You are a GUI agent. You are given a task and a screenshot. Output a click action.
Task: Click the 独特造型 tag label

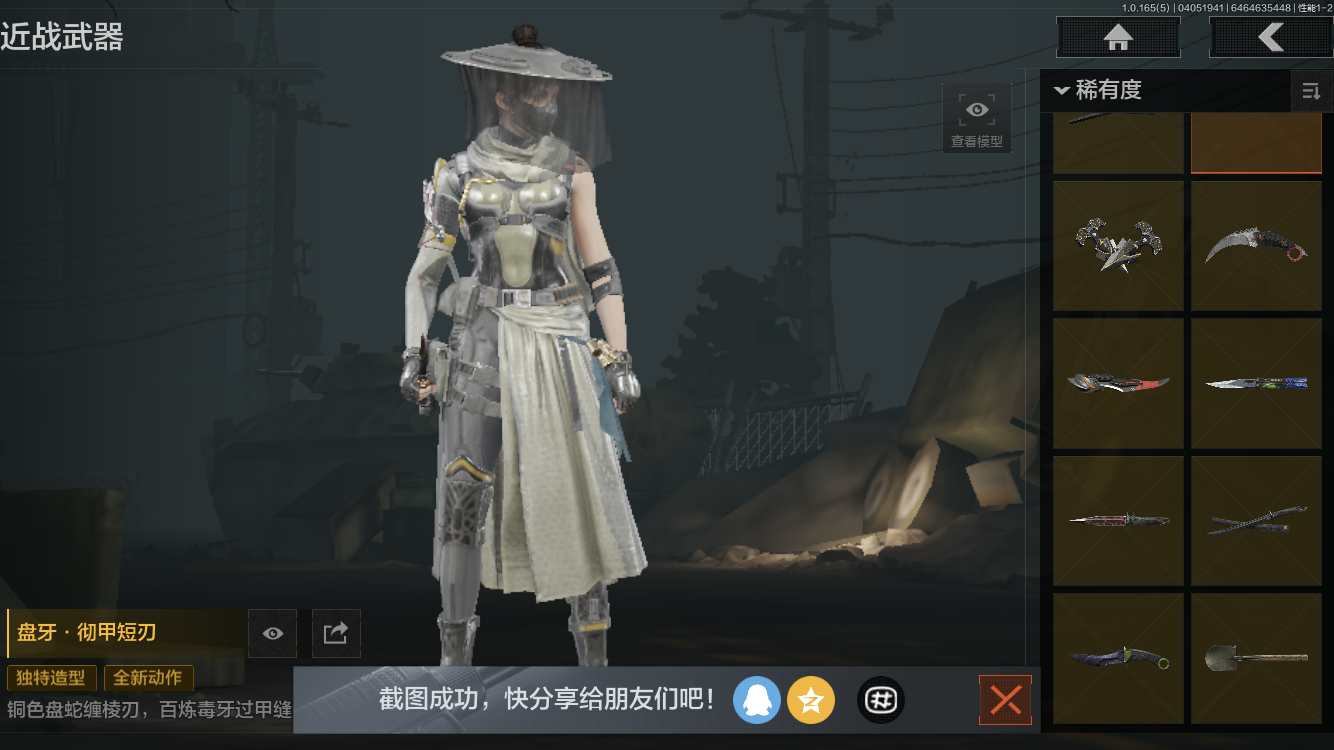pyautogui.click(x=51, y=678)
